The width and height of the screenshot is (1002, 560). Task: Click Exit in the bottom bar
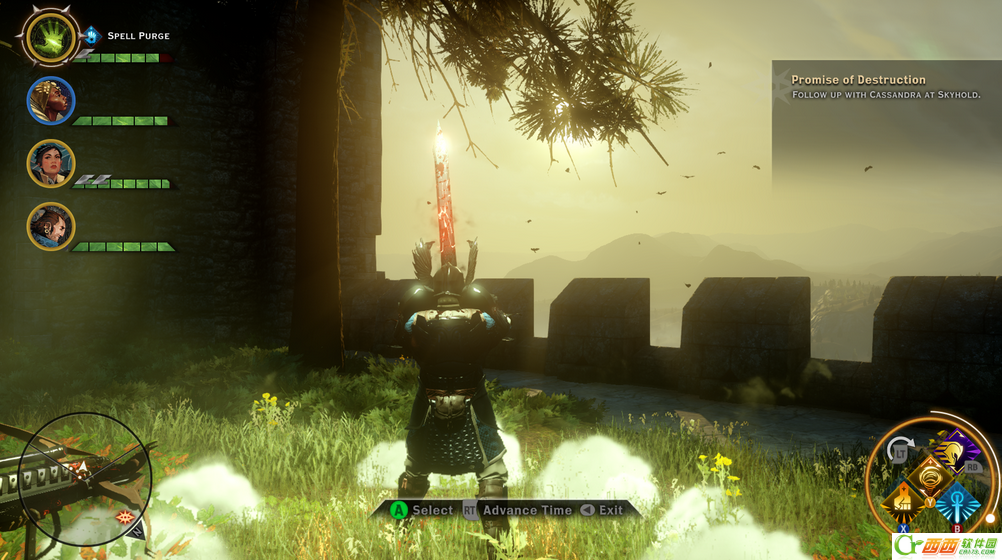tap(610, 510)
